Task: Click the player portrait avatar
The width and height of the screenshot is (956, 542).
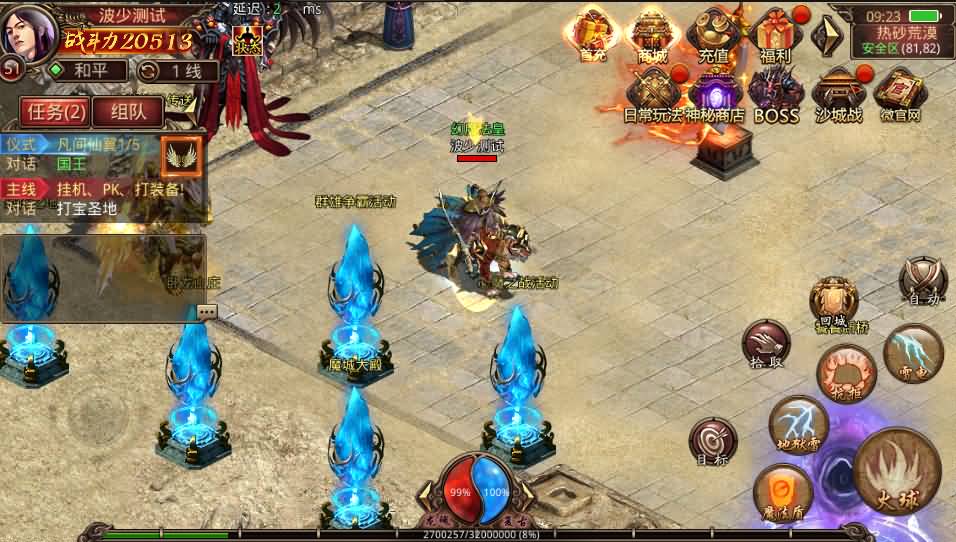Action: point(30,31)
